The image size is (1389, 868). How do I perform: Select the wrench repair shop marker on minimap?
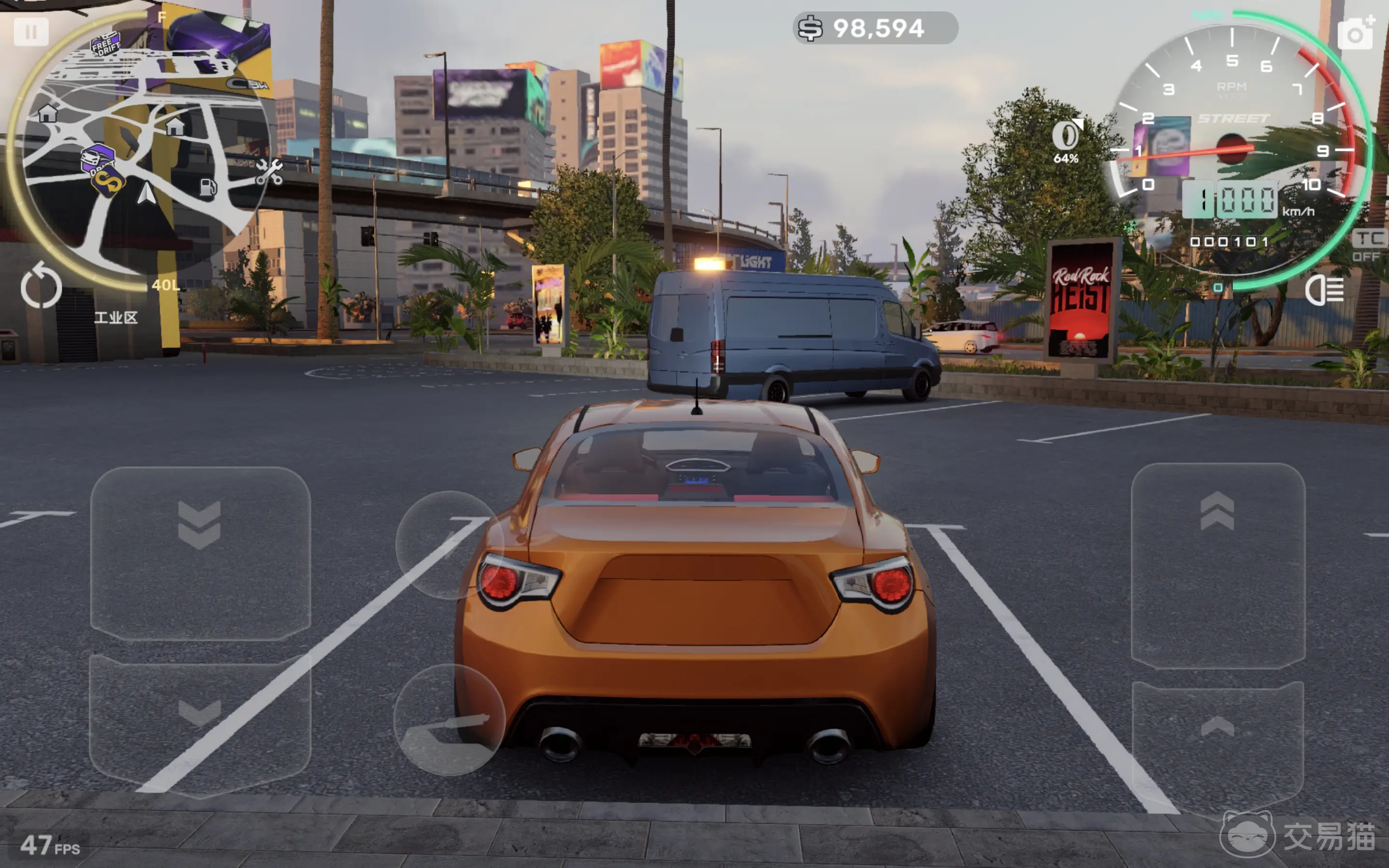pos(269,172)
